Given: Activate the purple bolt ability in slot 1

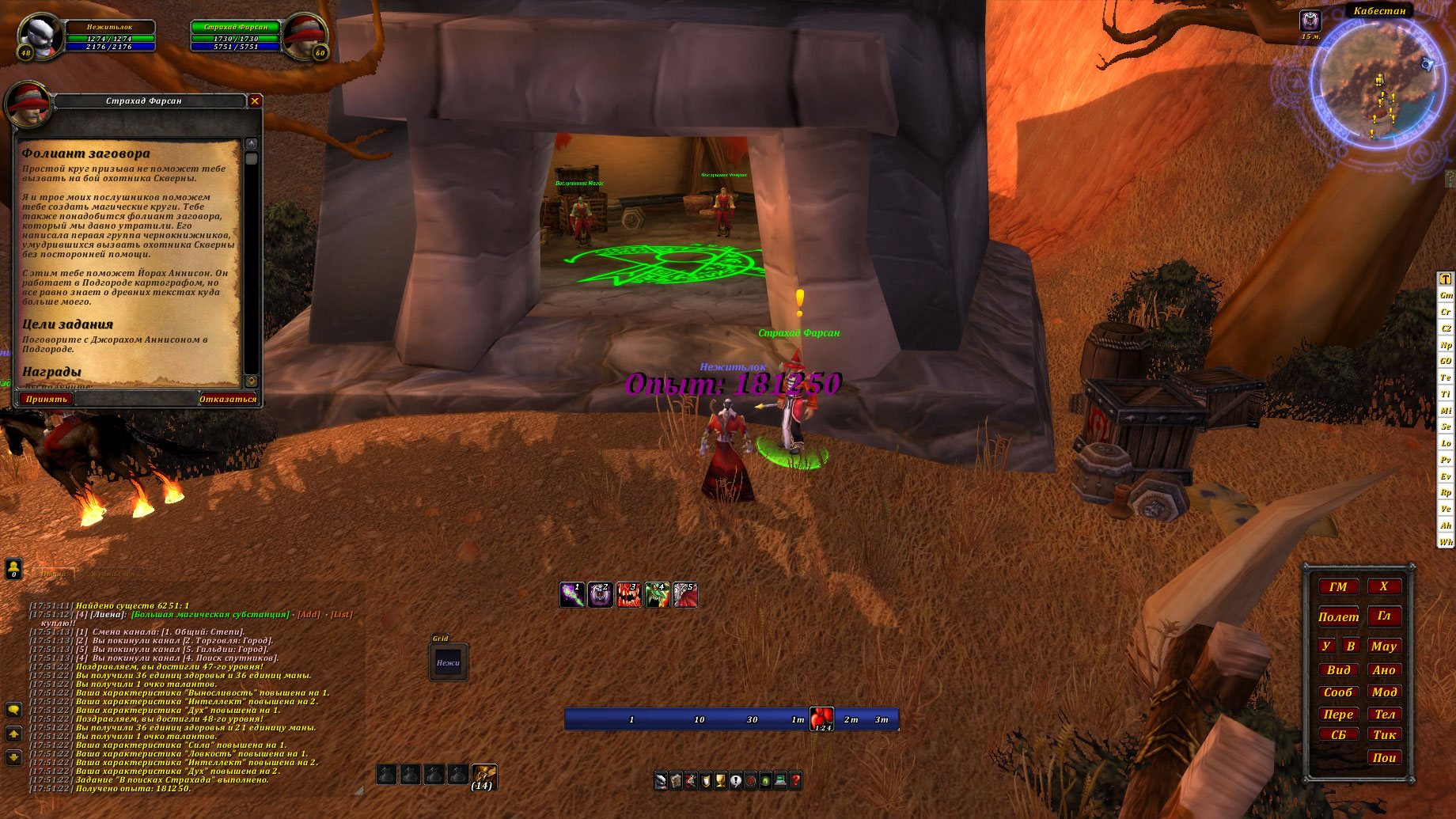Looking at the screenshot, I should pyautogui.click(x=572, y=595).
